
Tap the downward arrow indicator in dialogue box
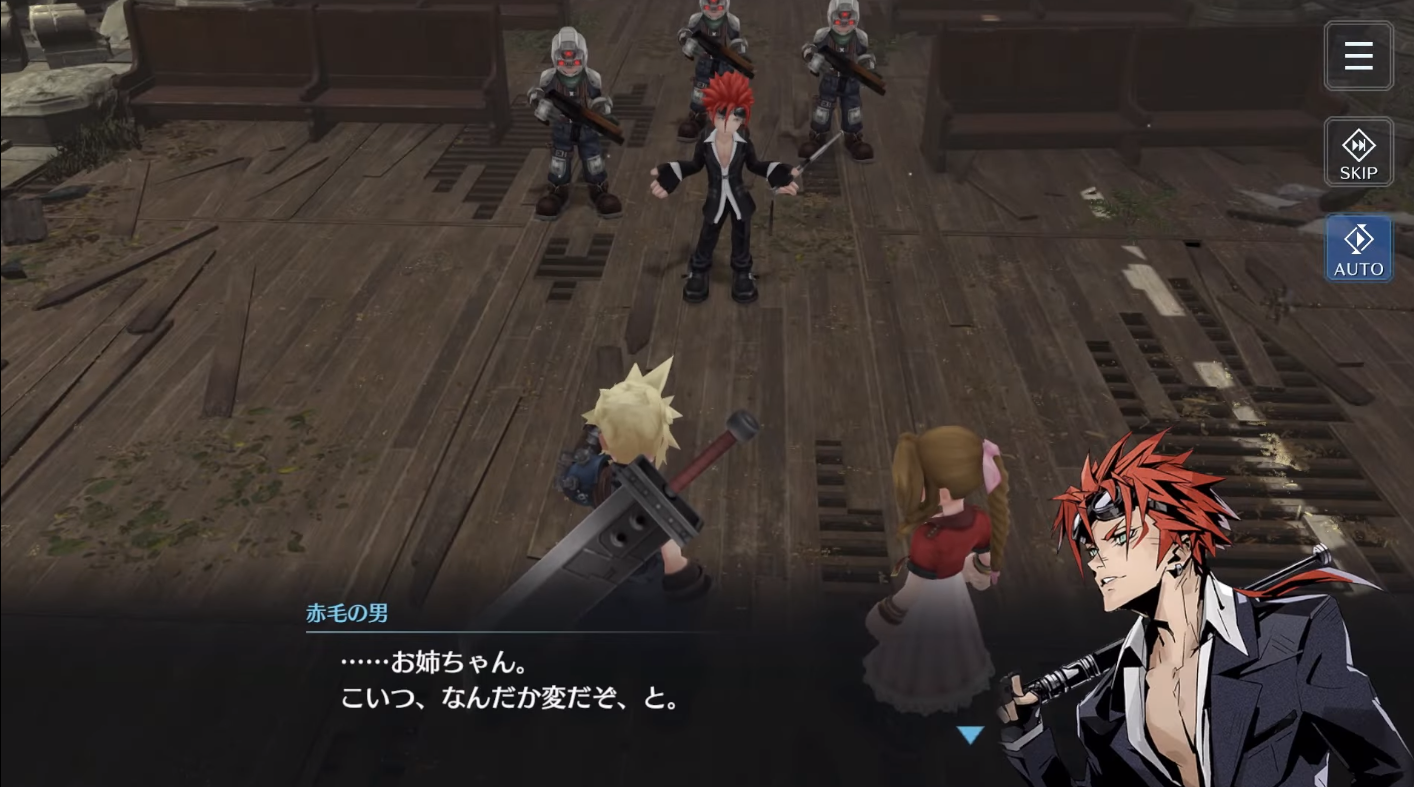coord(970,734)
